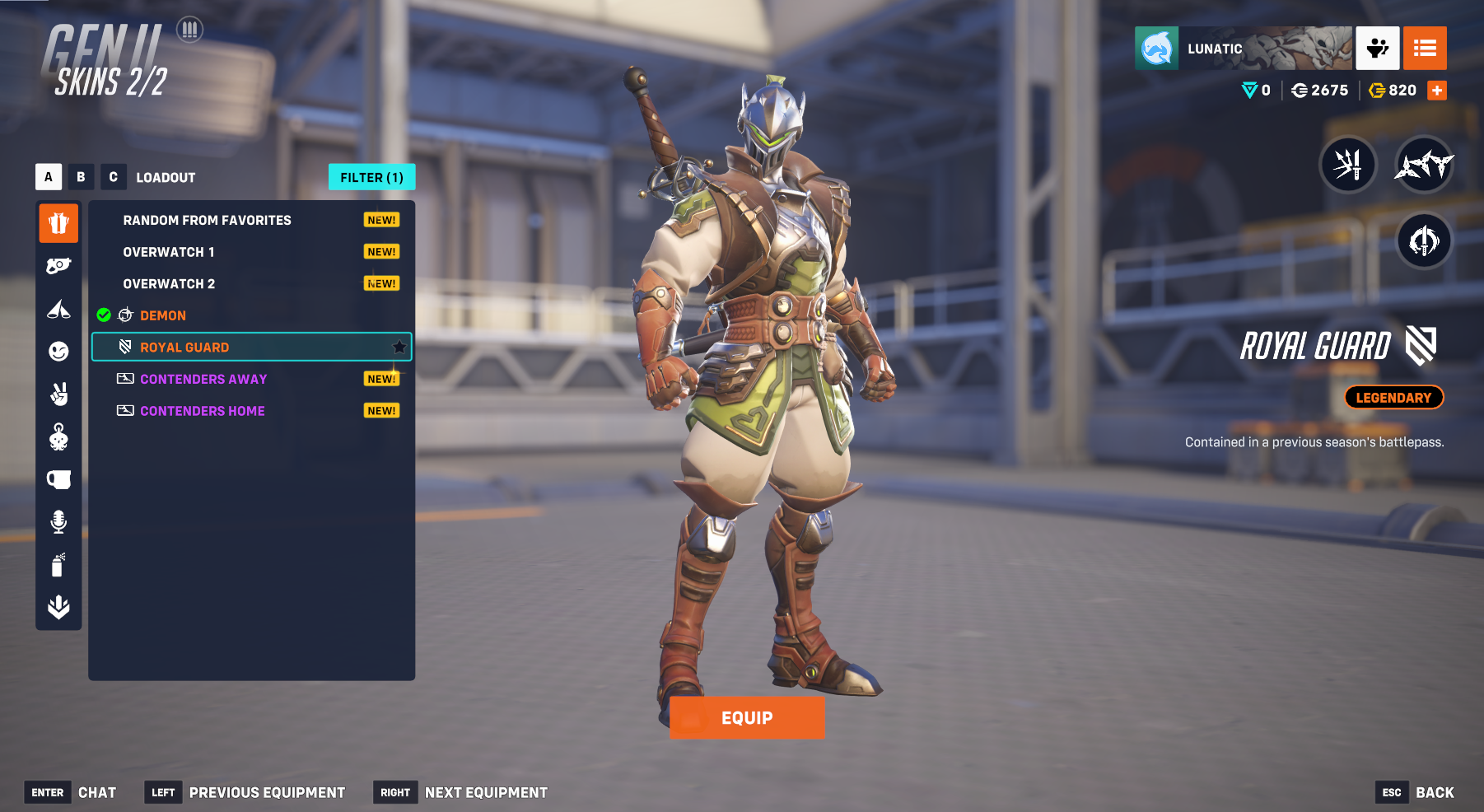Go back using the Back button
1484x812 pixels.
[1434, 792]
